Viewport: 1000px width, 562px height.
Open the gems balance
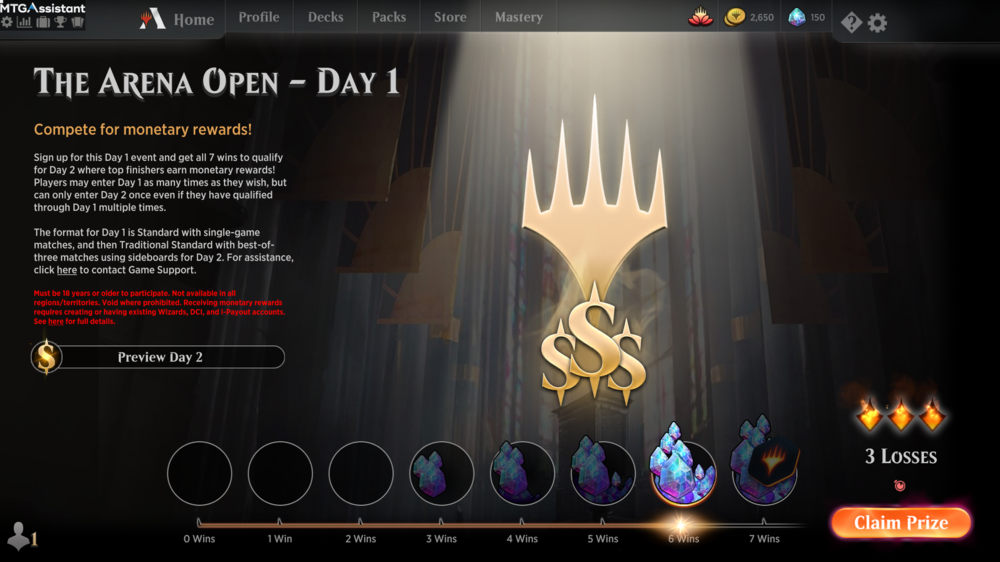tap(807, 17)
